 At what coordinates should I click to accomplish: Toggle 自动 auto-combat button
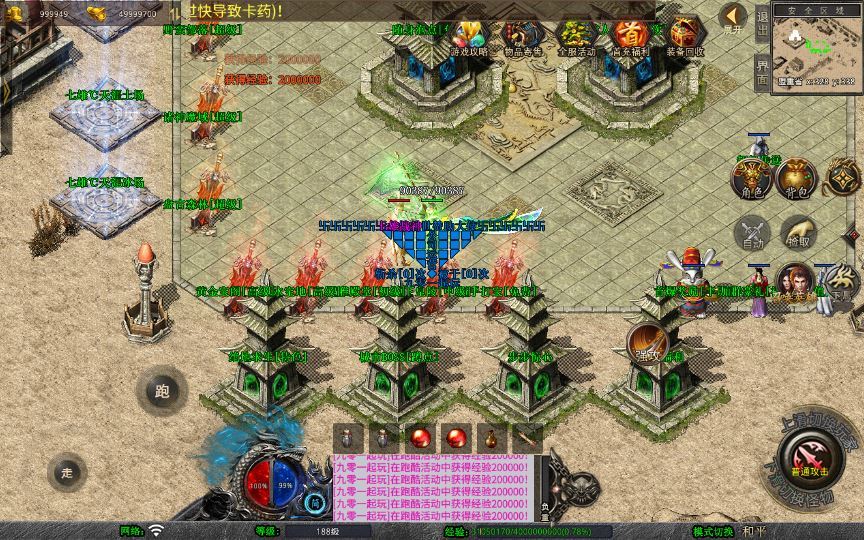752,234
